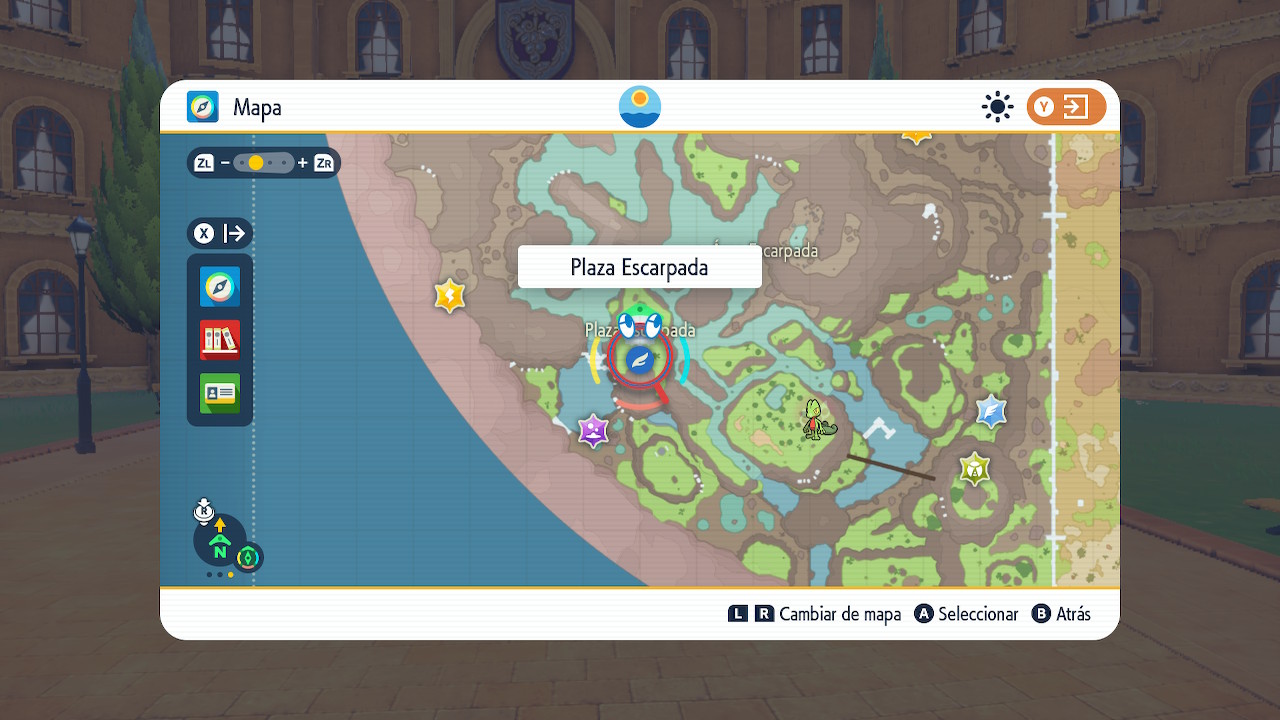This screenshot has height=720, width=1280.
Task: Select the green bug Tera Raid marker
Action: pyautogui.click(x=974, y=468)
